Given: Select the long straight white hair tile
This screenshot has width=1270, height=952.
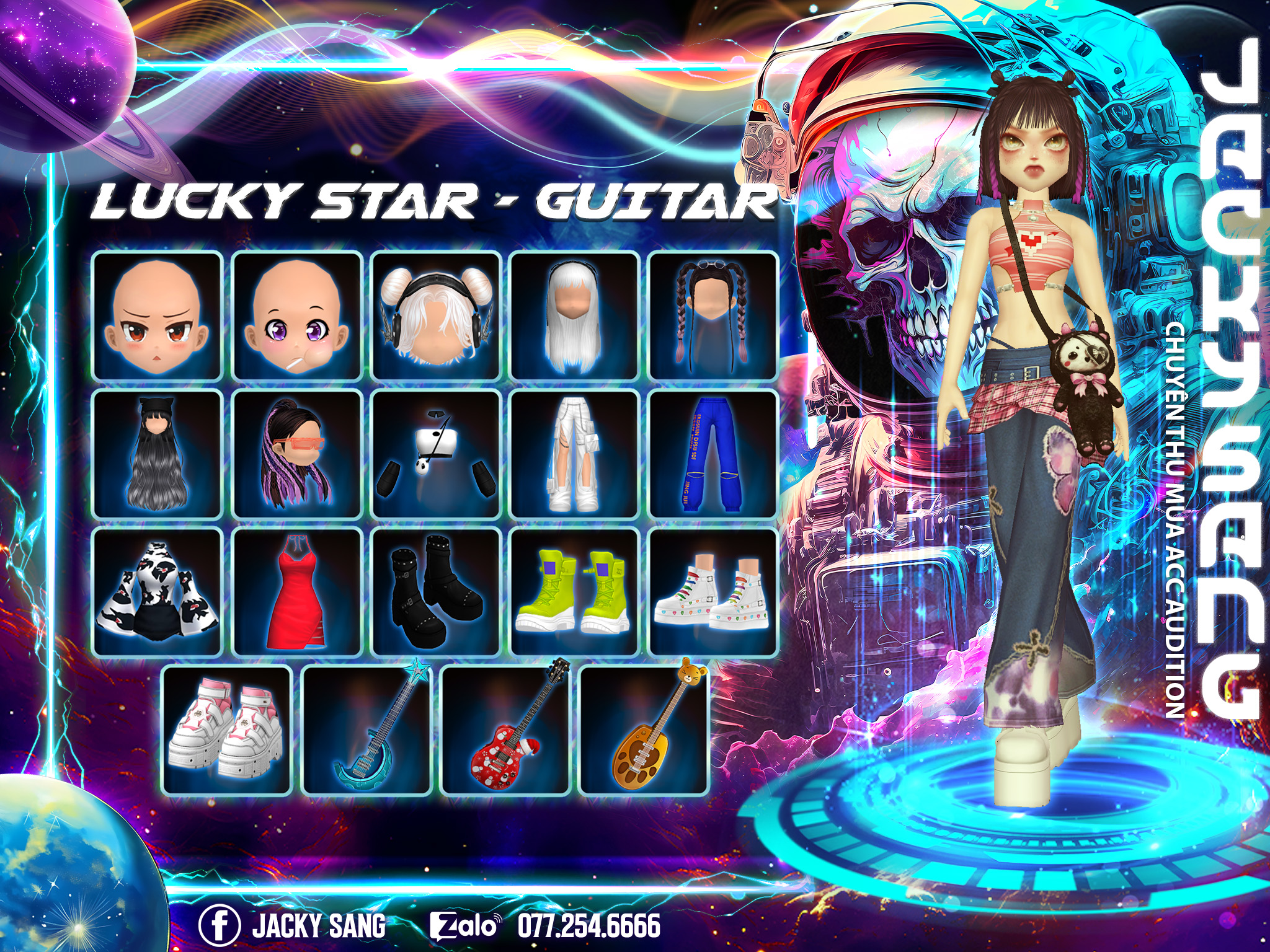Looking at the screenshot, I should coord(574,316).
